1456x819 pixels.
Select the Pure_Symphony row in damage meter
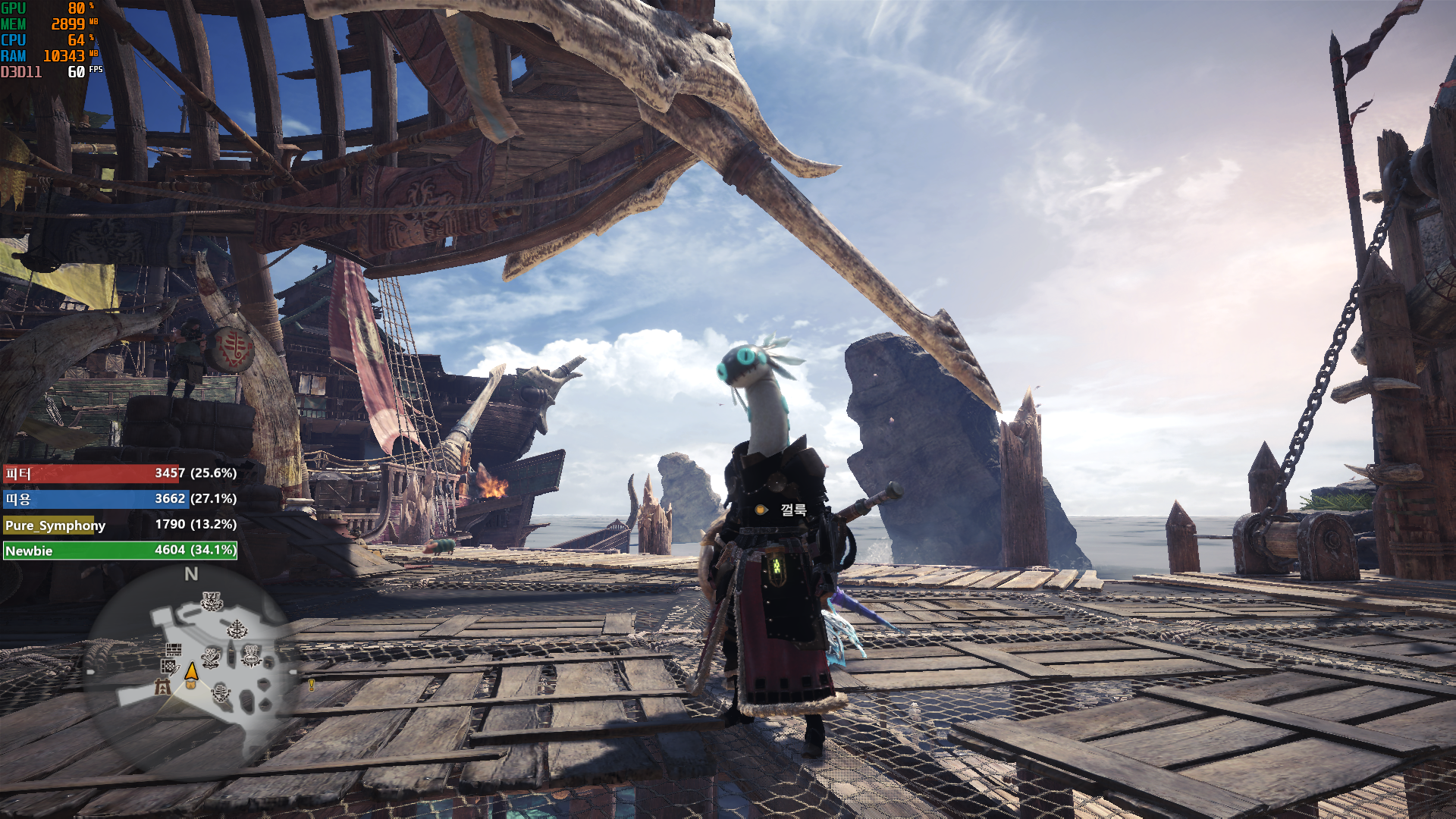120,525
